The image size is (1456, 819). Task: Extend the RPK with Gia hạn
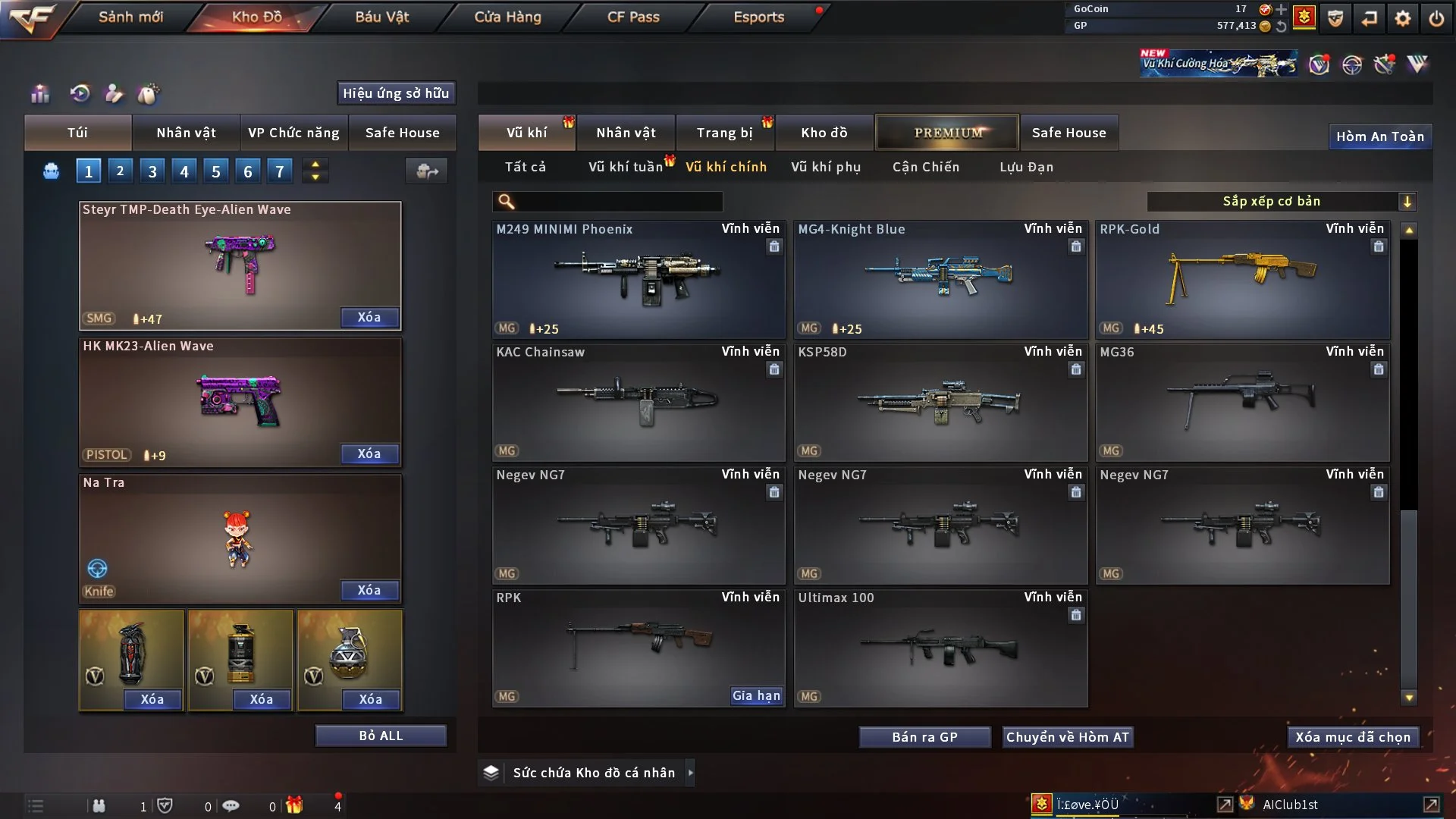pos(756,695)
